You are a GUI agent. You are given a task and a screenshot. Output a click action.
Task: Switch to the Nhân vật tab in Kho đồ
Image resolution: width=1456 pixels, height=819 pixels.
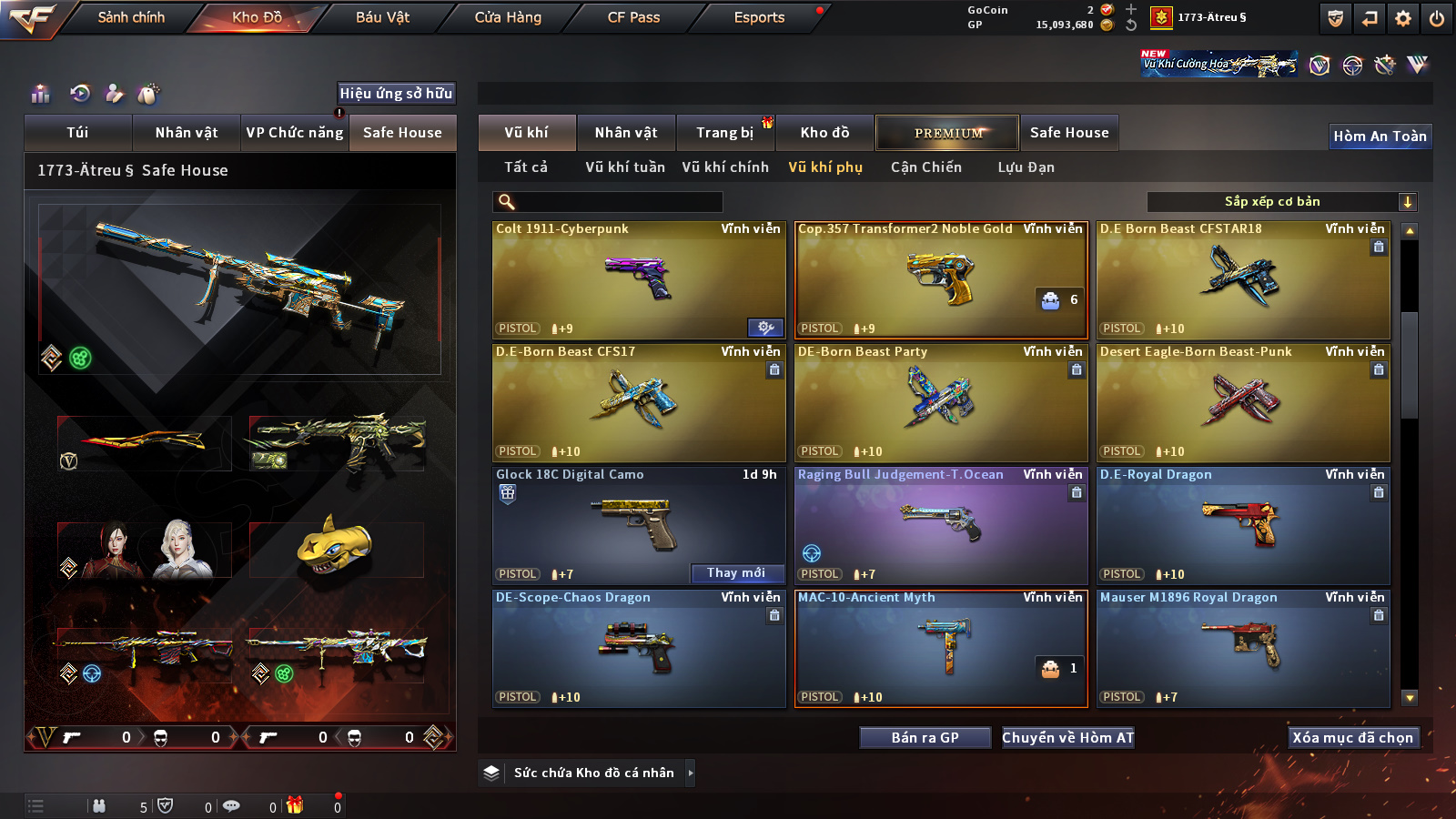pyautogui.click(x=625, y=133)
